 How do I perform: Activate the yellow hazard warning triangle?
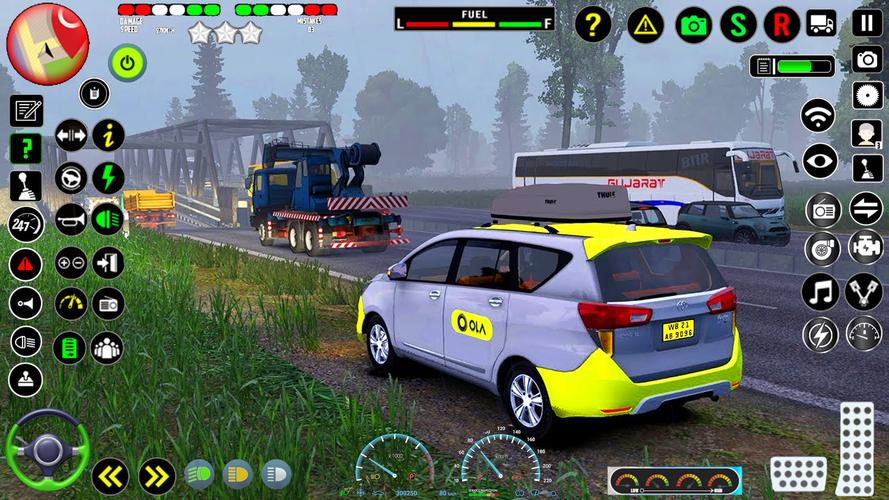pos(645,24)
